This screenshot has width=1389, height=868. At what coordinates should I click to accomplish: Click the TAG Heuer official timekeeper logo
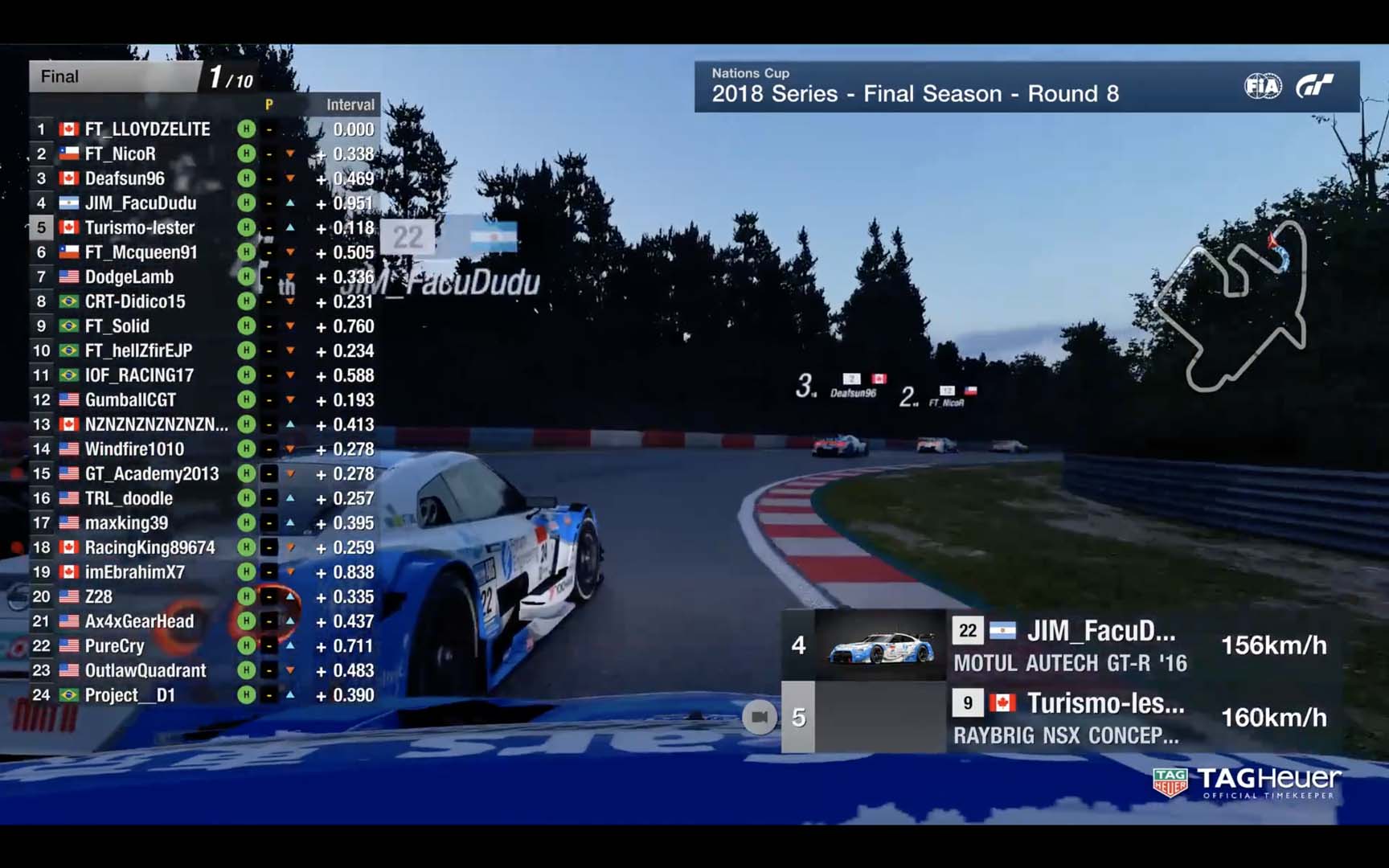1247,782
